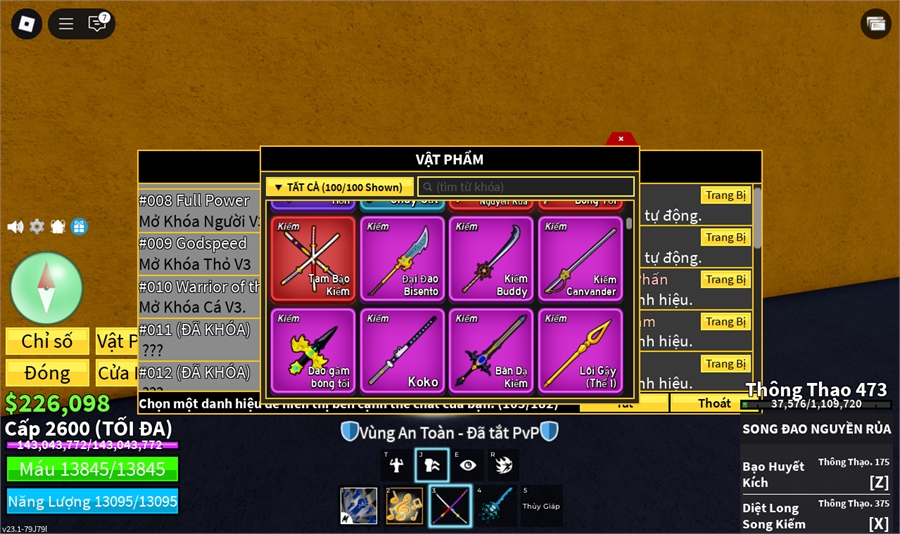Pick the Kiếm Canvander sword
The width and height of the screenshot is (900, 534).
(x=580, y=258)
